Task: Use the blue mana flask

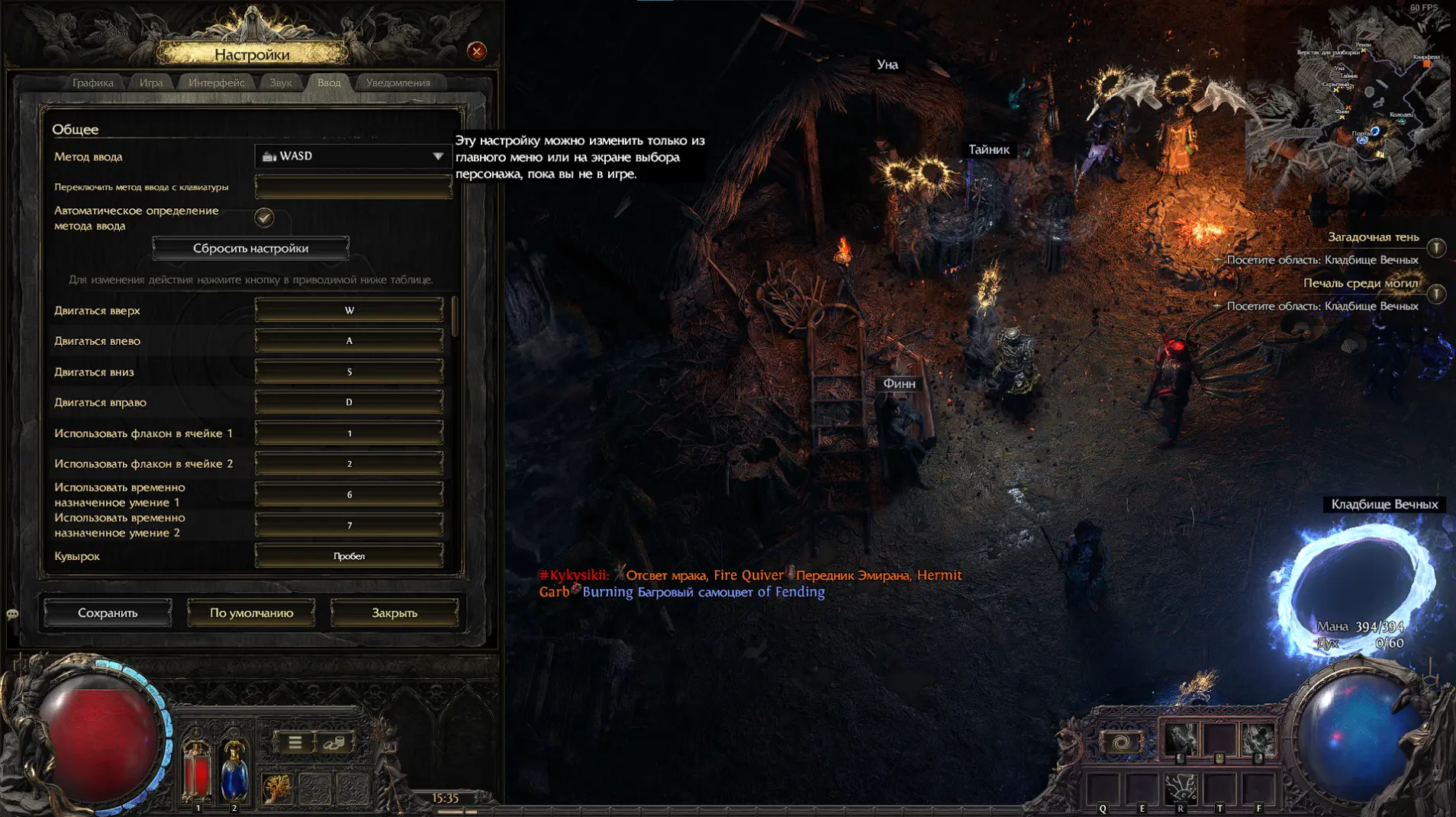Action: (x=234, y=770)
